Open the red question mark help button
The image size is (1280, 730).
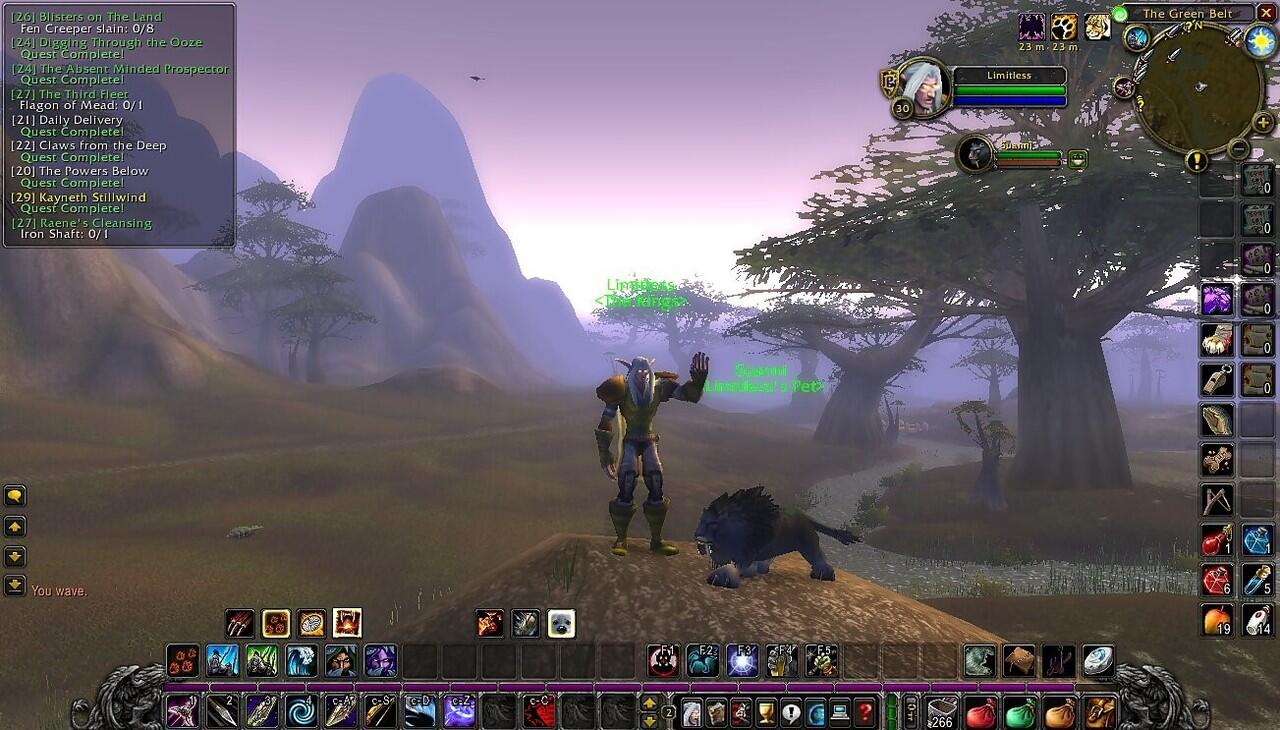pos(865,712)
